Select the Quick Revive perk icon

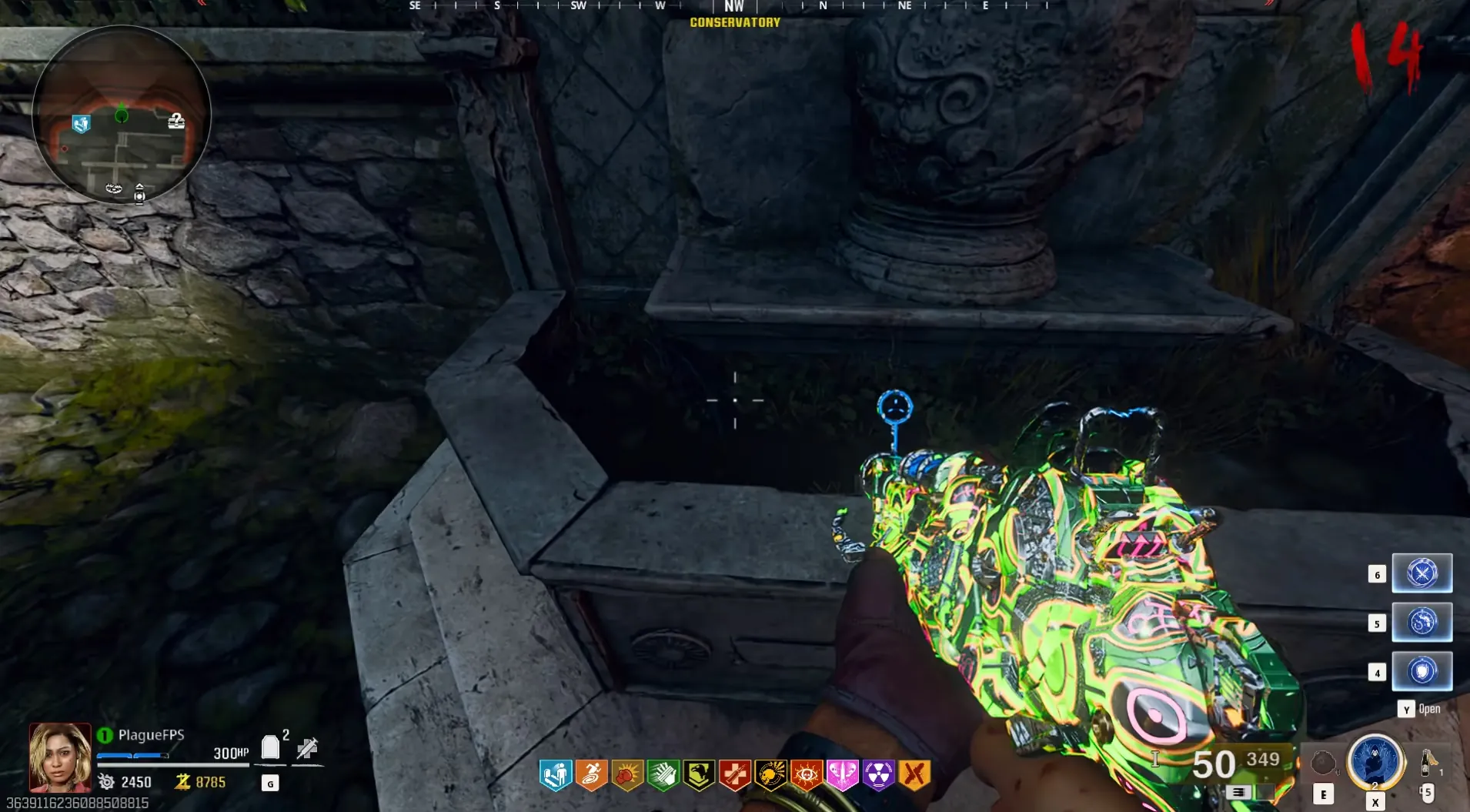[x=555, y=775]
